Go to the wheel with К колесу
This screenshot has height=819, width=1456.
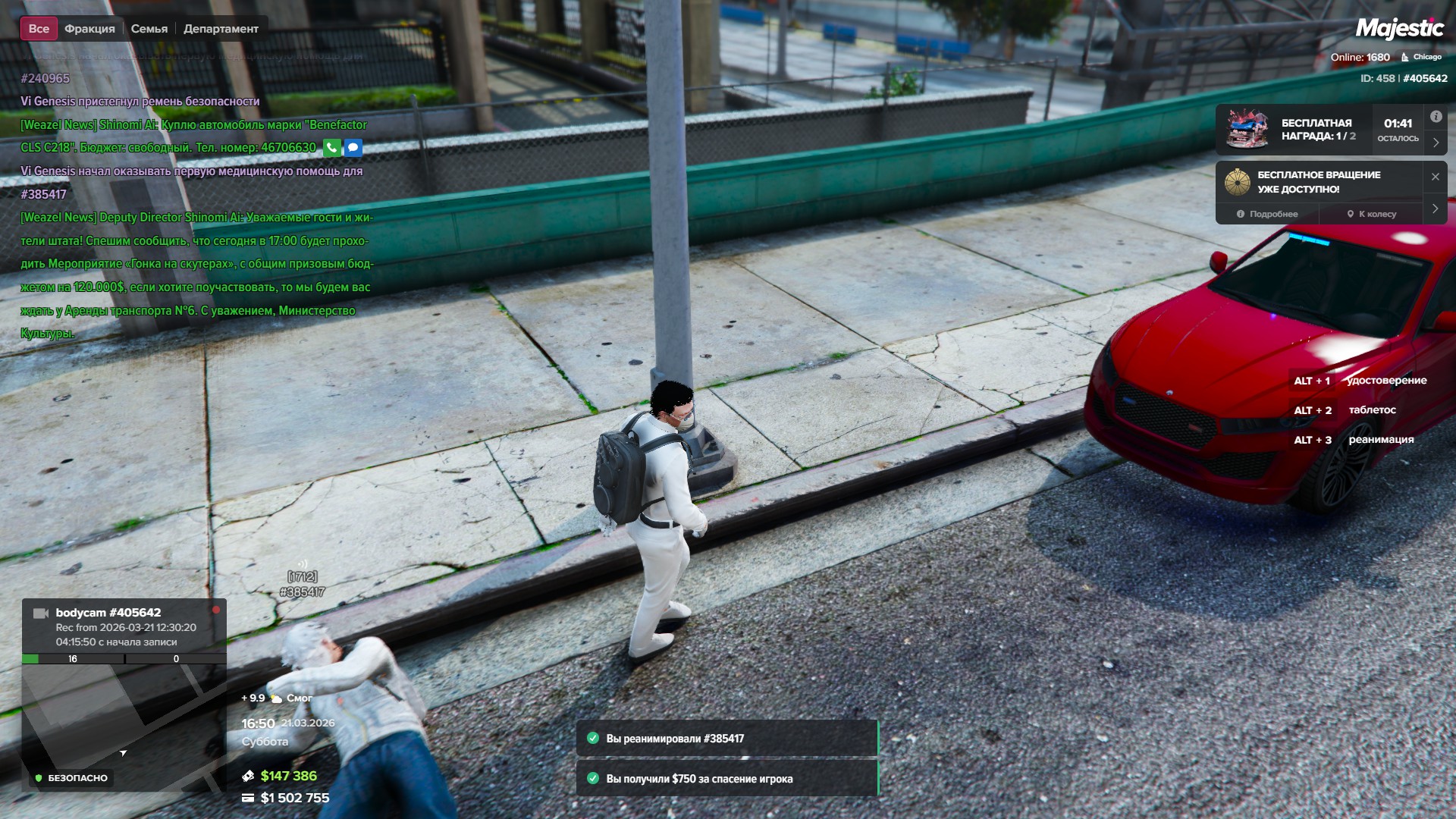1371,214
